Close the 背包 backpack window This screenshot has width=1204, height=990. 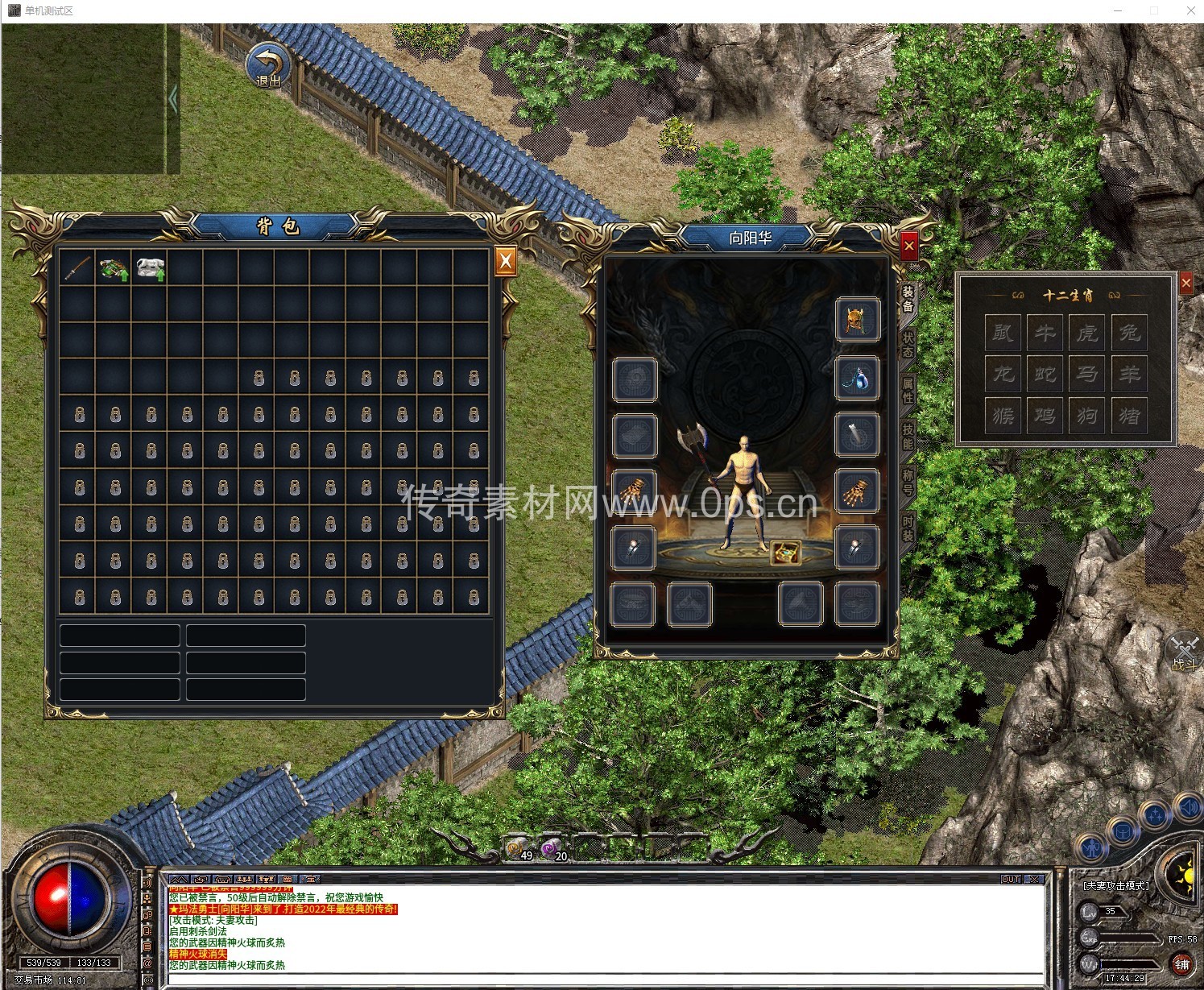click(x=505, y=260)
